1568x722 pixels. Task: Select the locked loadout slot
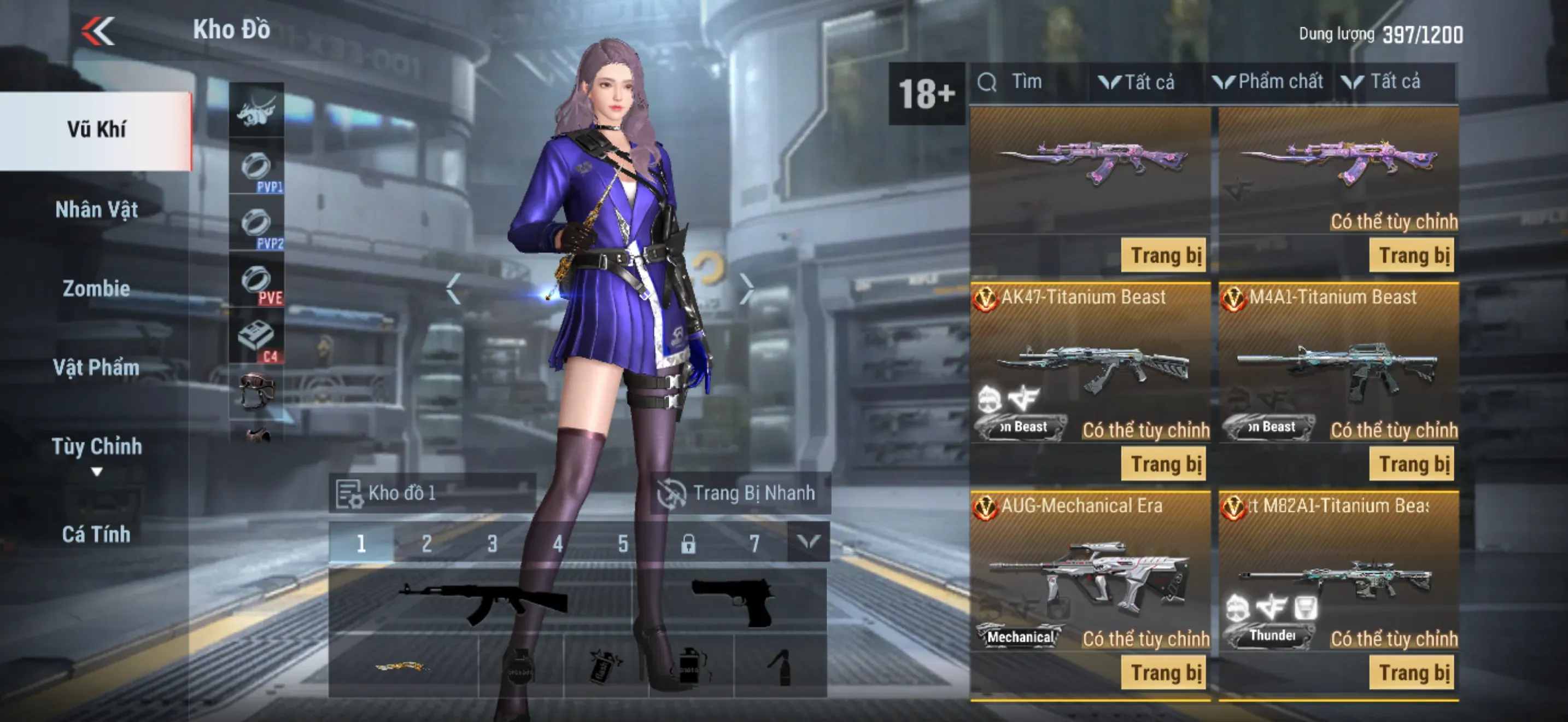(x=688, y=543)
